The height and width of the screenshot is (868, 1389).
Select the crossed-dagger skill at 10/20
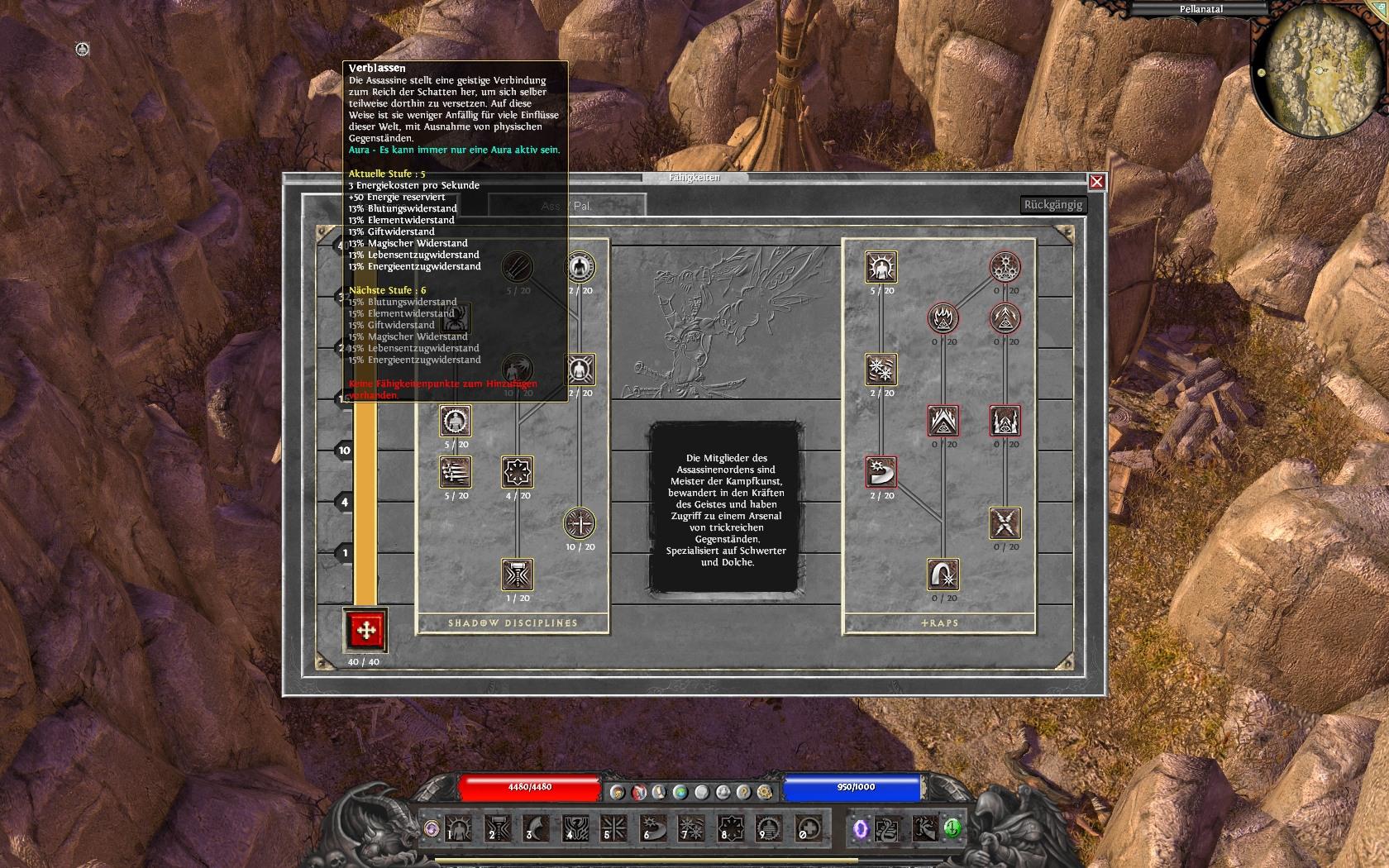coord(580,523)
